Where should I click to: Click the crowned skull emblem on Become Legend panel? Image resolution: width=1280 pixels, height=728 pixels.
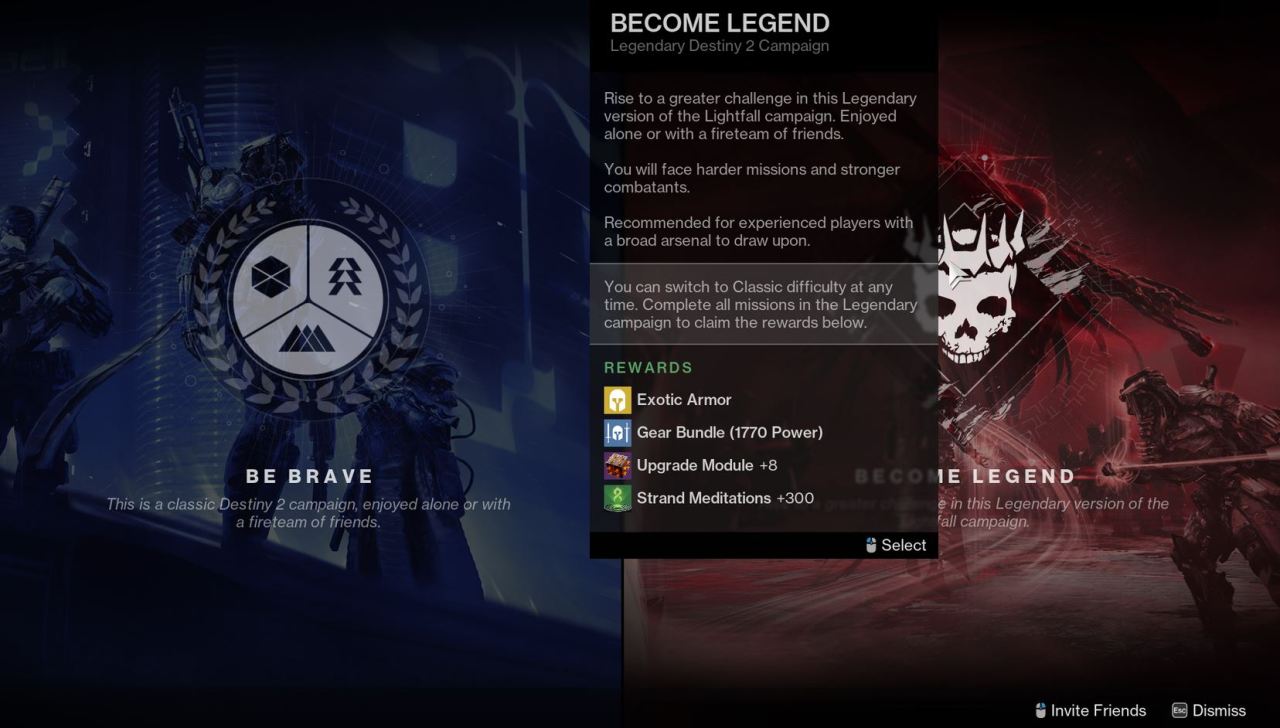pos(970,300)
